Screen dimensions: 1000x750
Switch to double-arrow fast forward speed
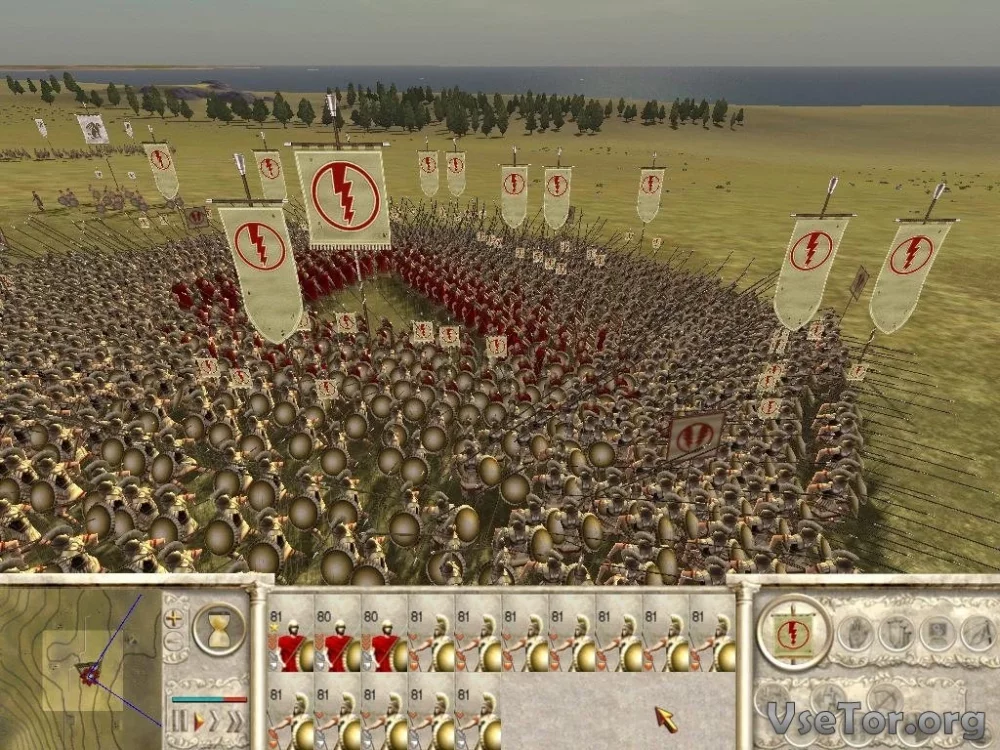pos(215,720)
